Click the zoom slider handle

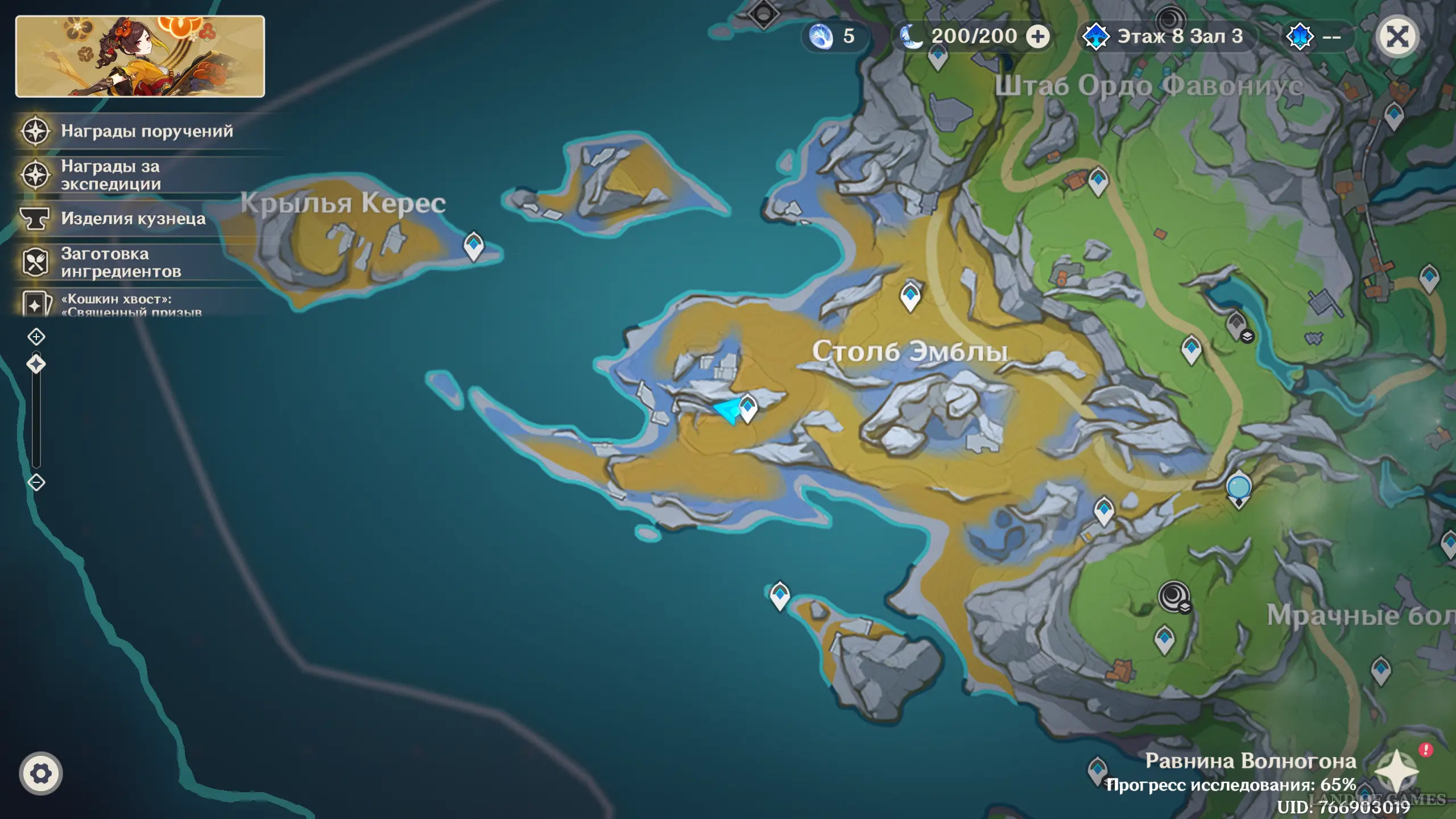coord(36,364)
